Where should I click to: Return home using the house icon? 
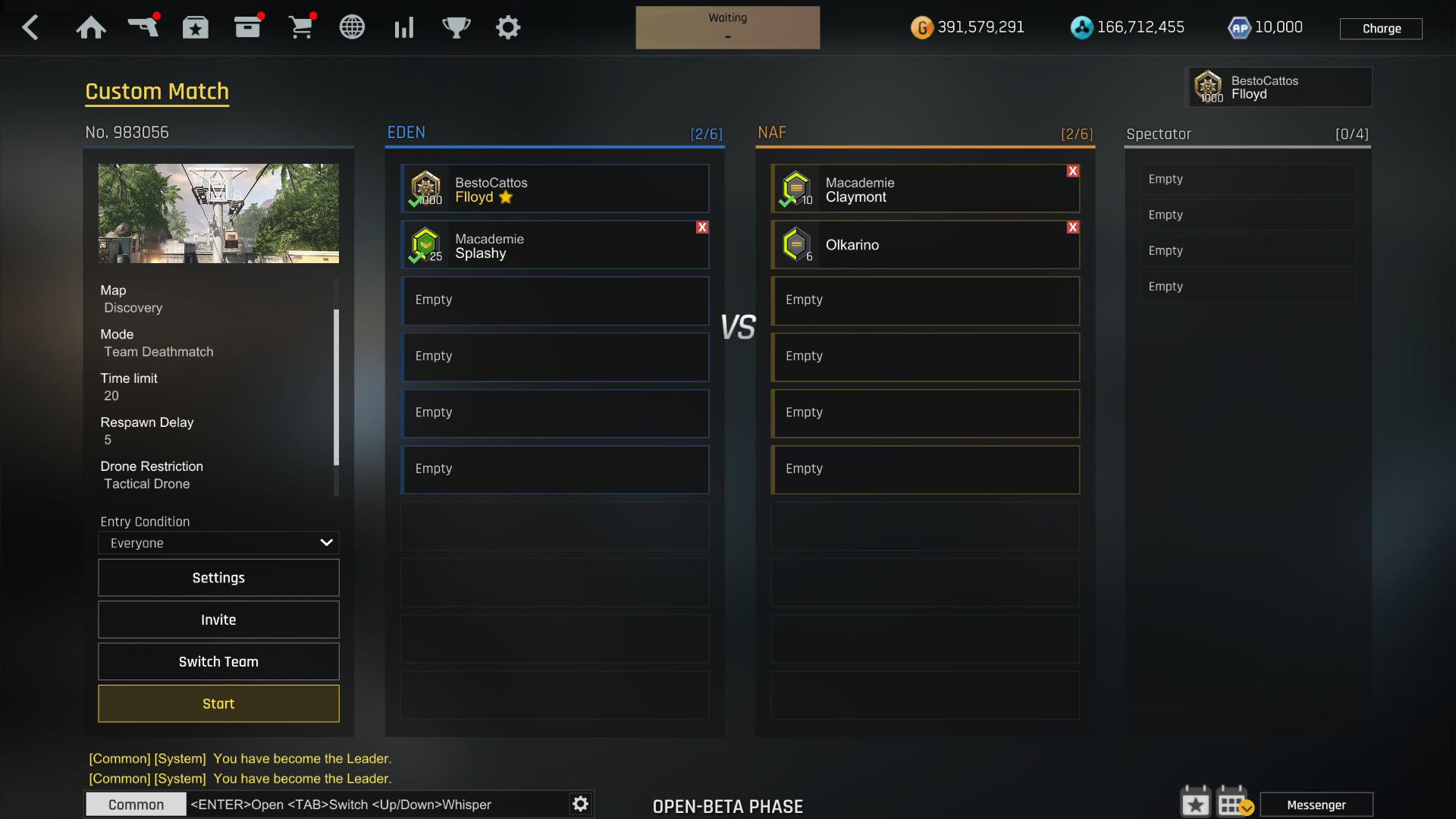(x=91, y=27)
